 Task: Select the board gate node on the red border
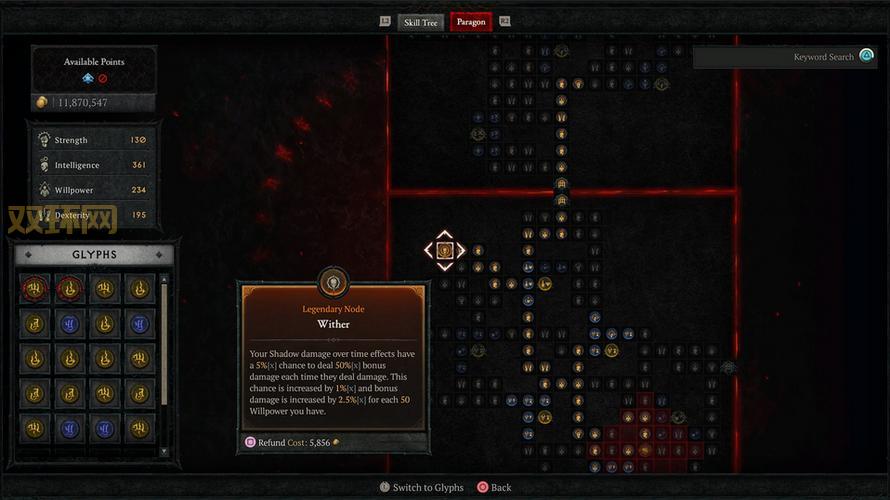click(x=561, y=185)
